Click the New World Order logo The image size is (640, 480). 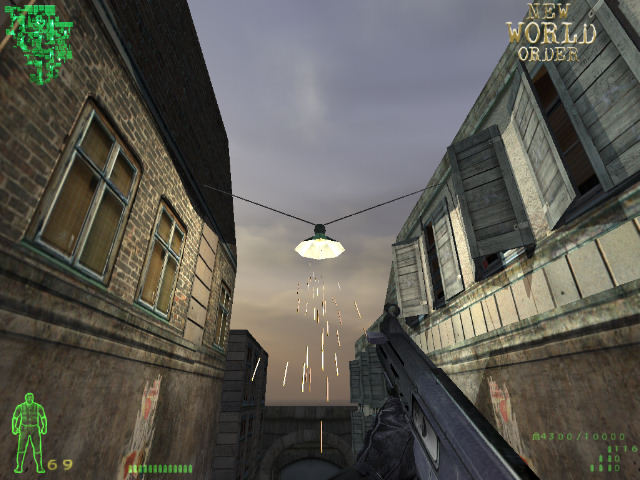(x=551, y=31)
